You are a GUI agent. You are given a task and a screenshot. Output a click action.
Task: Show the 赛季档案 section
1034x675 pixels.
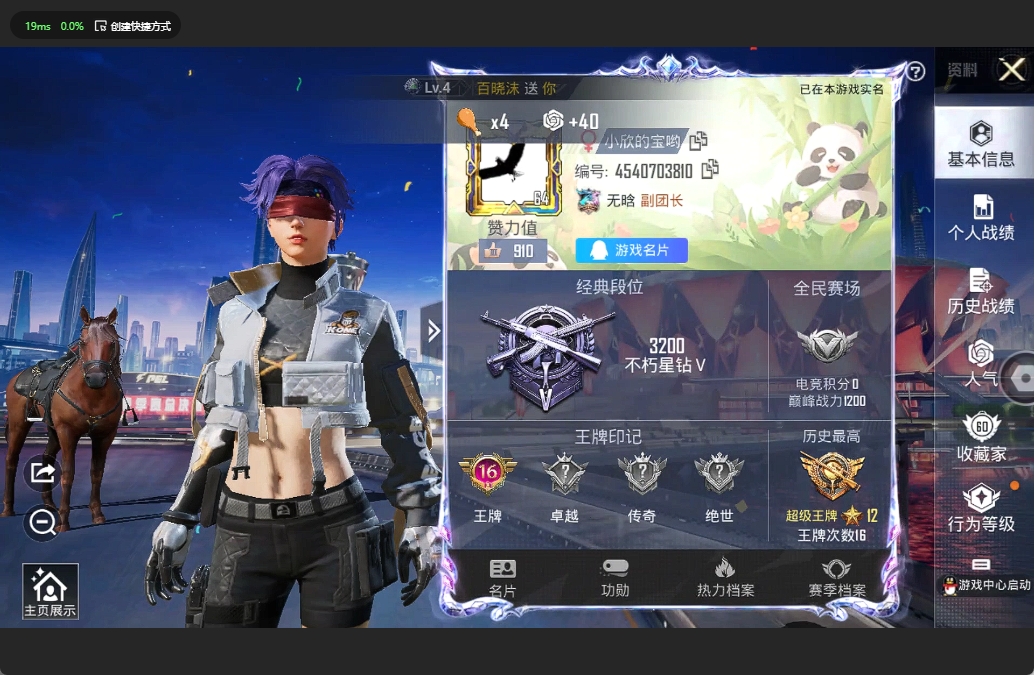coord(837,578)
